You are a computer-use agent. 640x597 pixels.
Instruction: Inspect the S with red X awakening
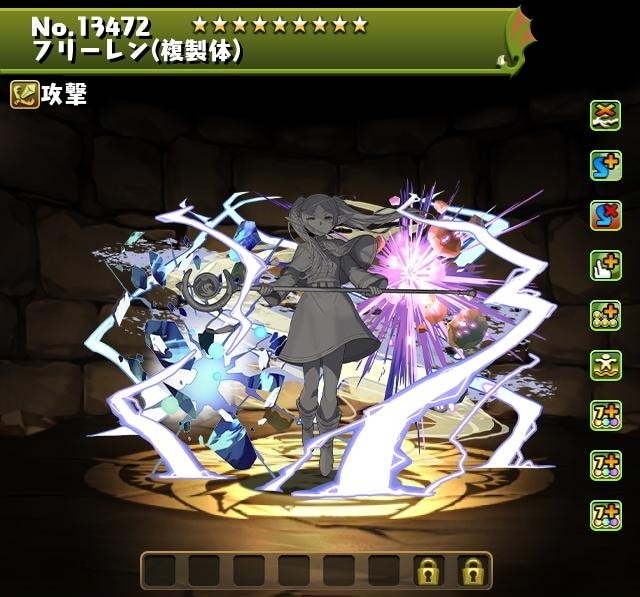(605, 214)
